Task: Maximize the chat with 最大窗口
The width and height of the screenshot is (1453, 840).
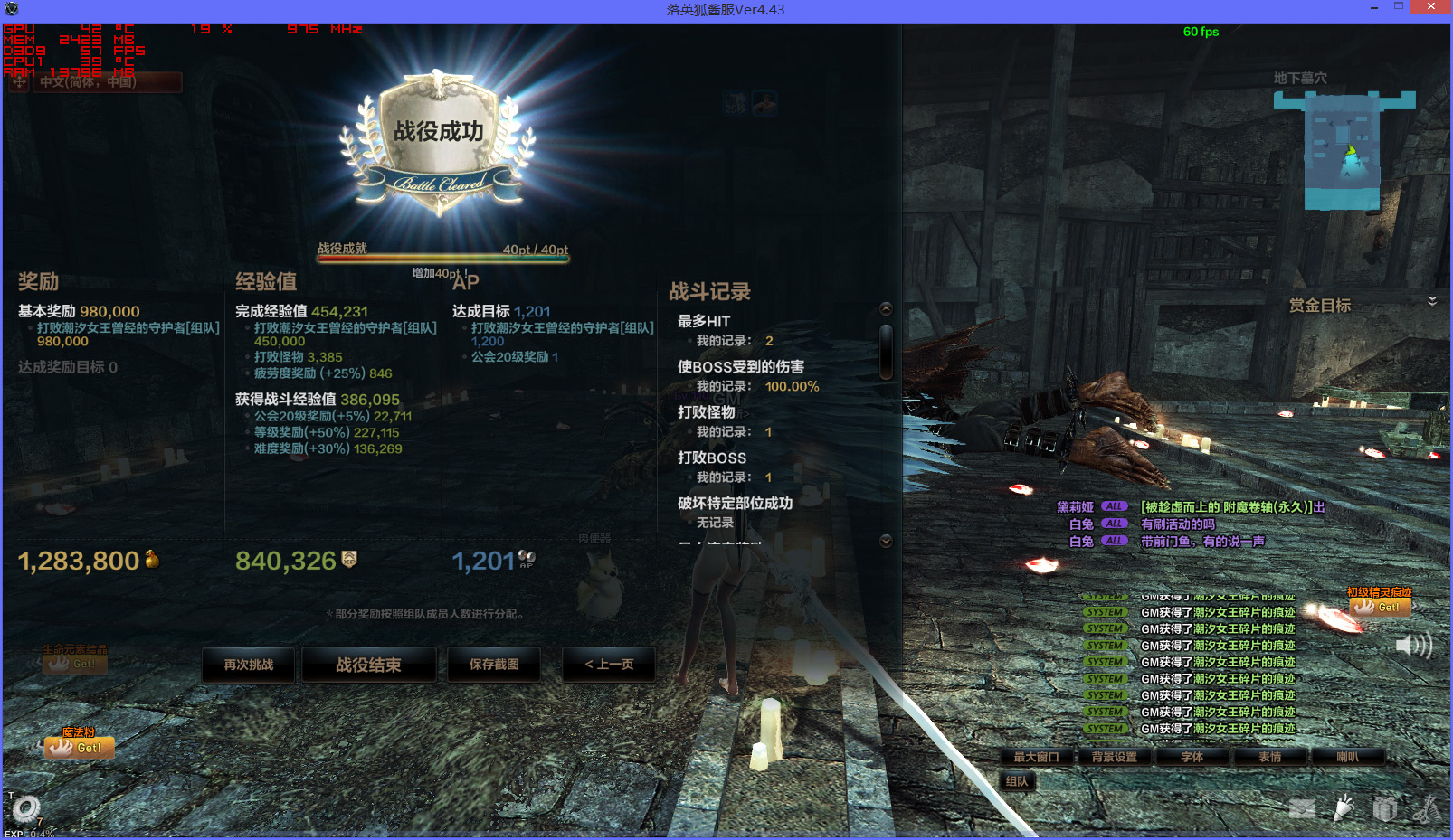Action: pos(1036,757)
